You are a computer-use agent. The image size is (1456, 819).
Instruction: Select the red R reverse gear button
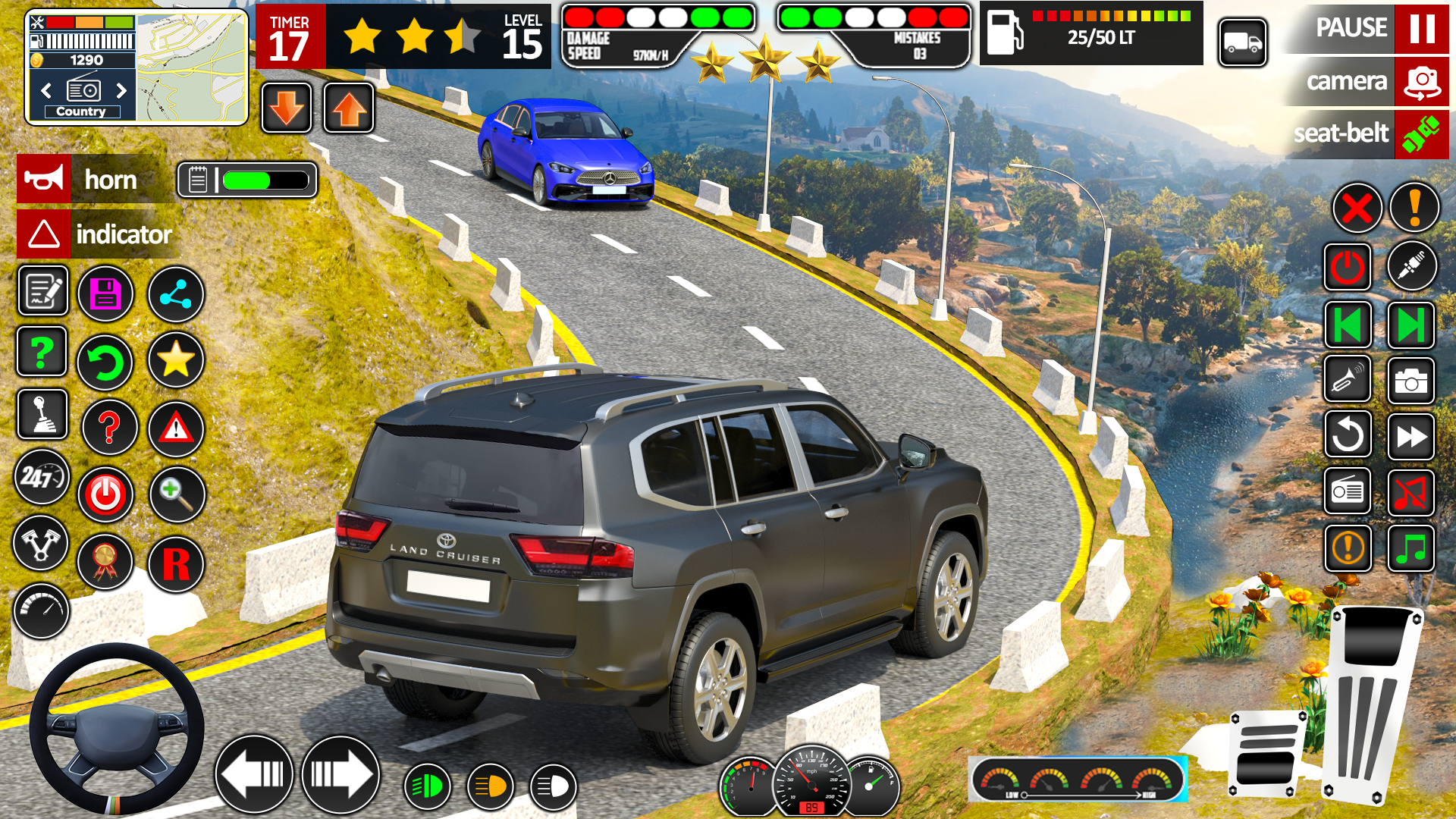(176, 564)
